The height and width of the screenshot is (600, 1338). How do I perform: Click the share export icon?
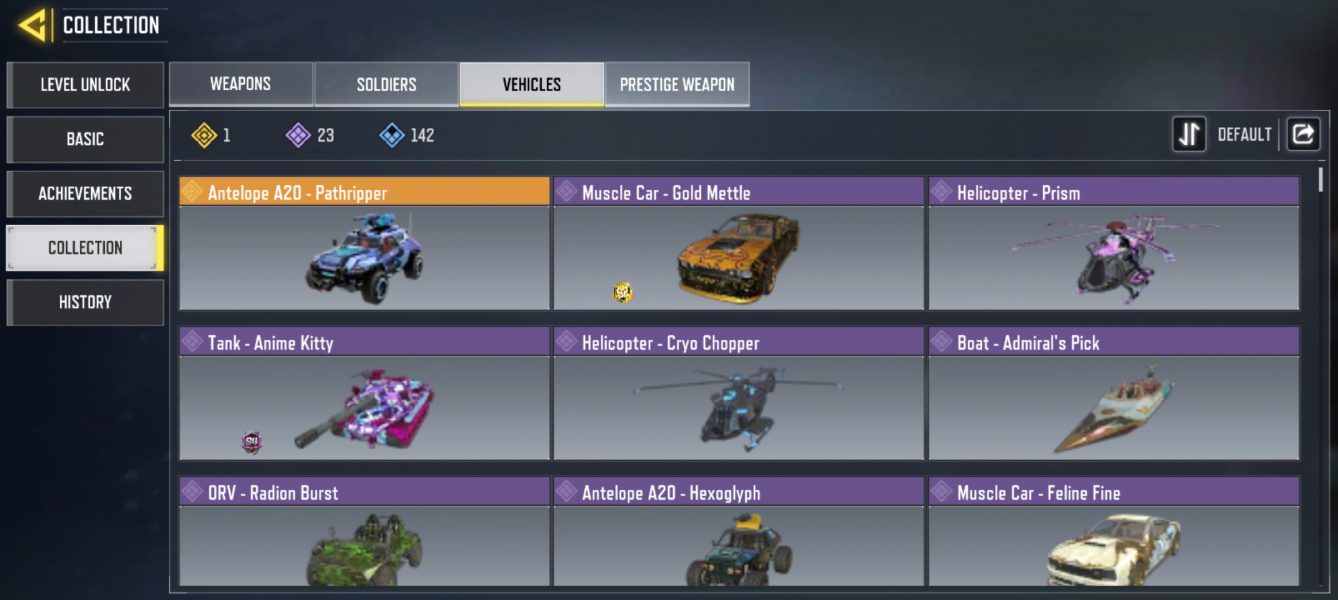click(1302, 134)
